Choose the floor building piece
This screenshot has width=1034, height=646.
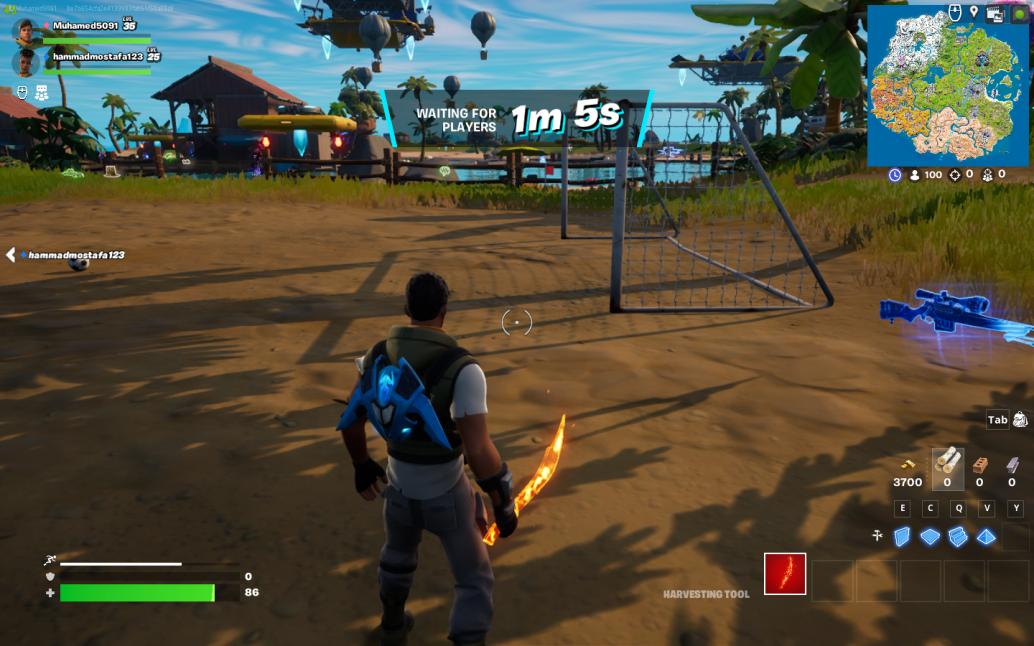click(930, 537)
